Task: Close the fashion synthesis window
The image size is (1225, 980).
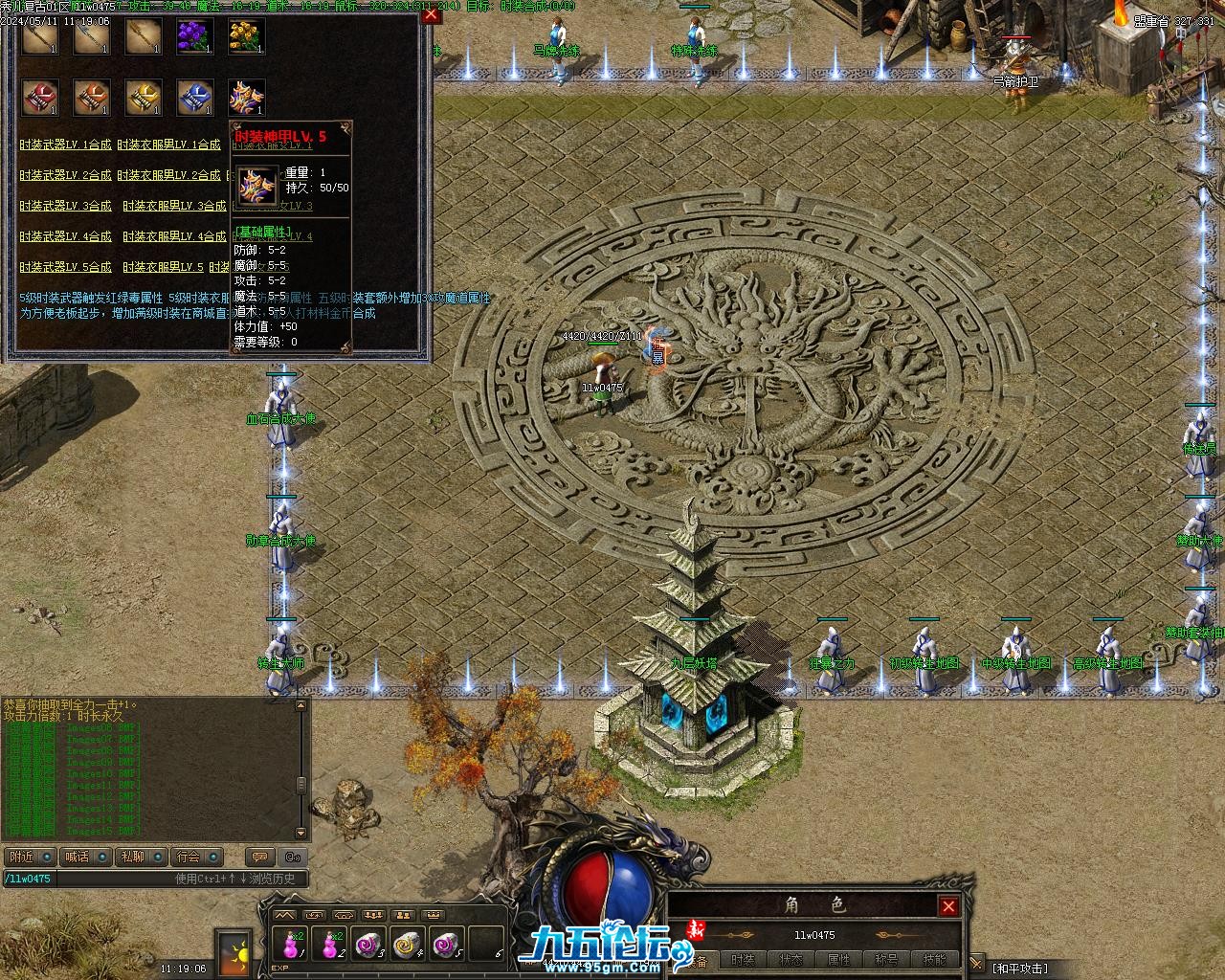Action: [x=432, y=14]
